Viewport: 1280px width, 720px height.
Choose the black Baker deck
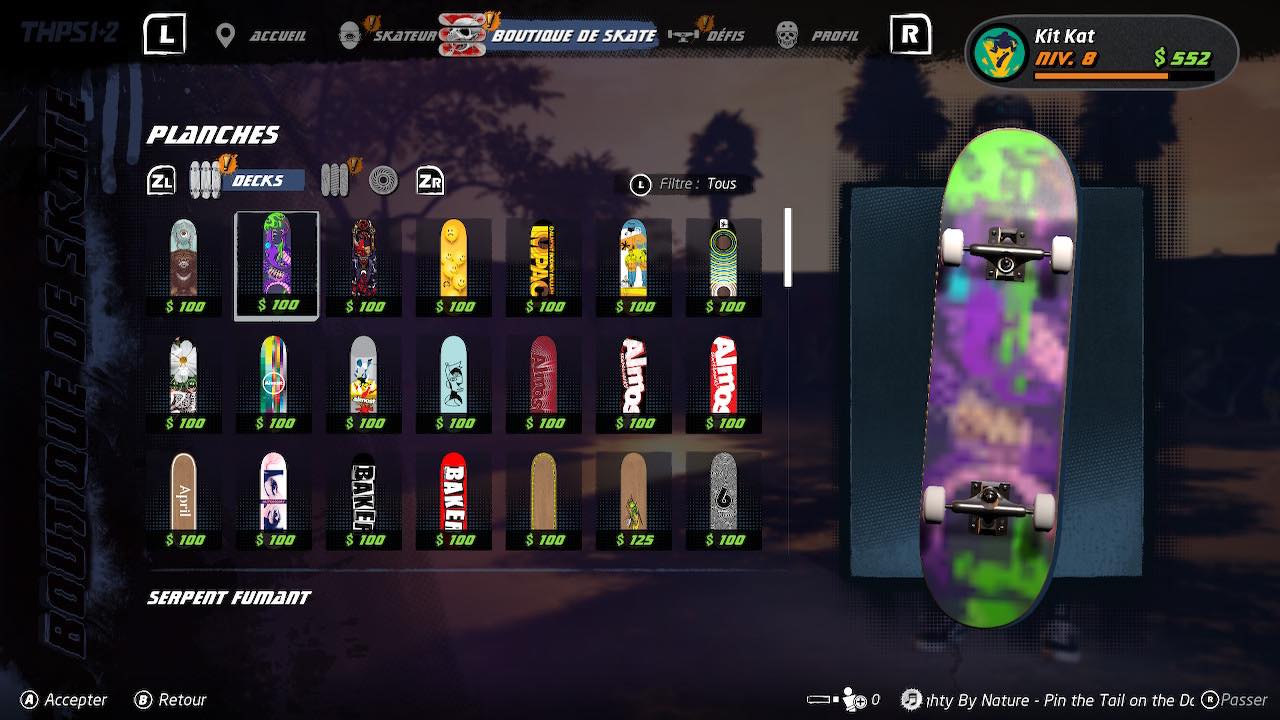(x=363, y=499)
